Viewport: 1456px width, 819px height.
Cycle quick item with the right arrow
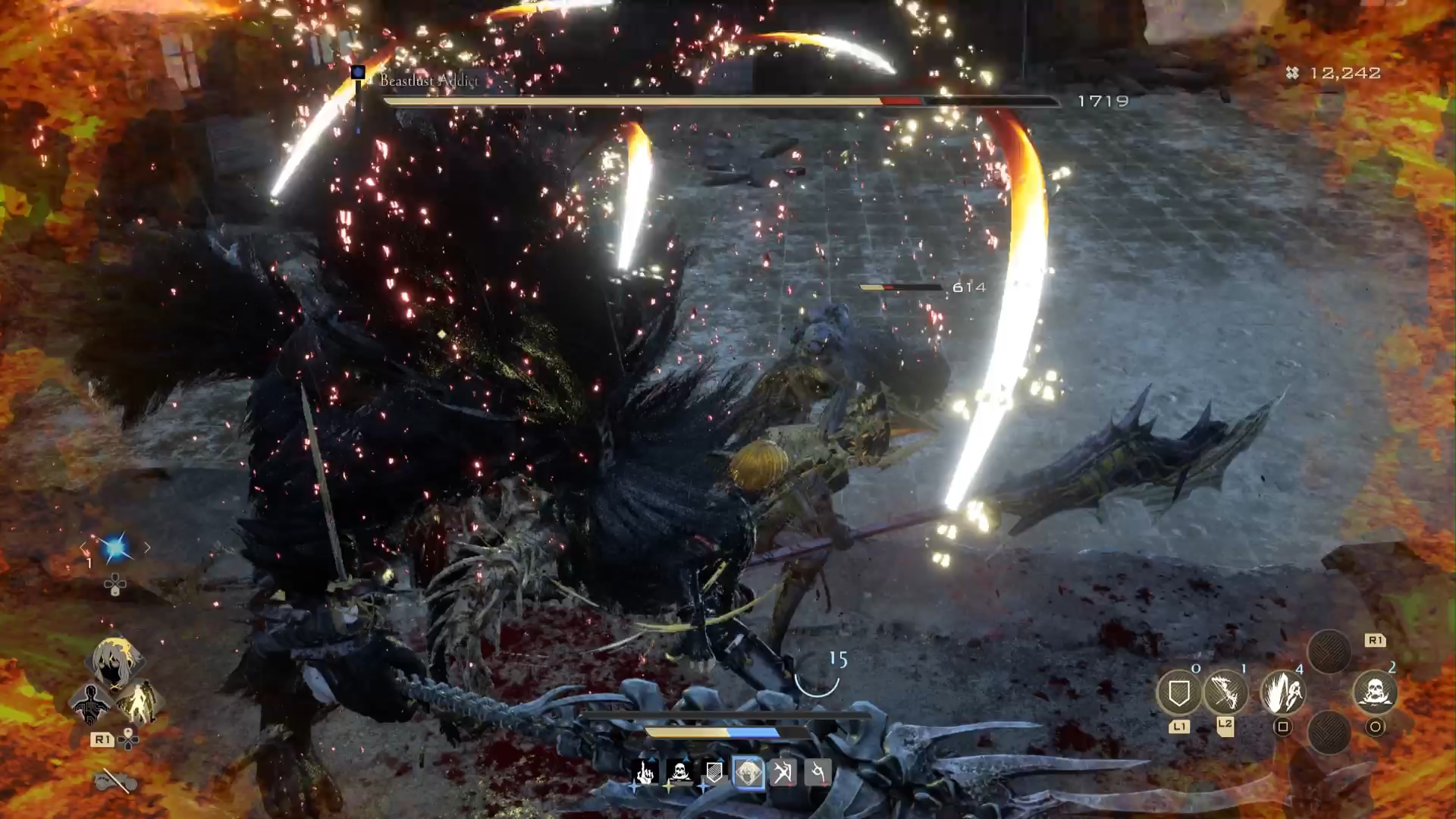pyautogui.click(x=147, y=547)
